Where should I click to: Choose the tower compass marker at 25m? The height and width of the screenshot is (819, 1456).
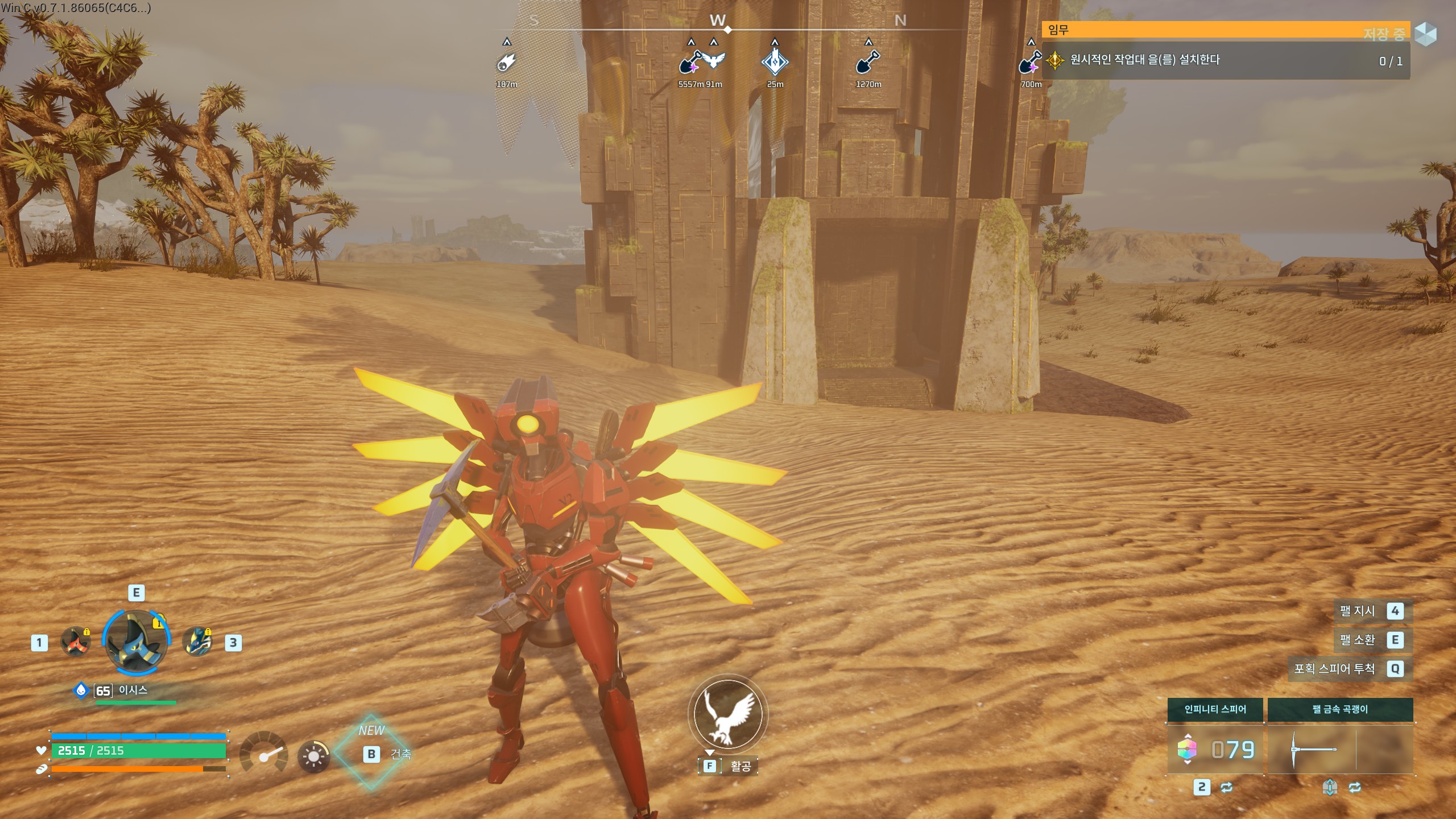click(x=775, y=61)
